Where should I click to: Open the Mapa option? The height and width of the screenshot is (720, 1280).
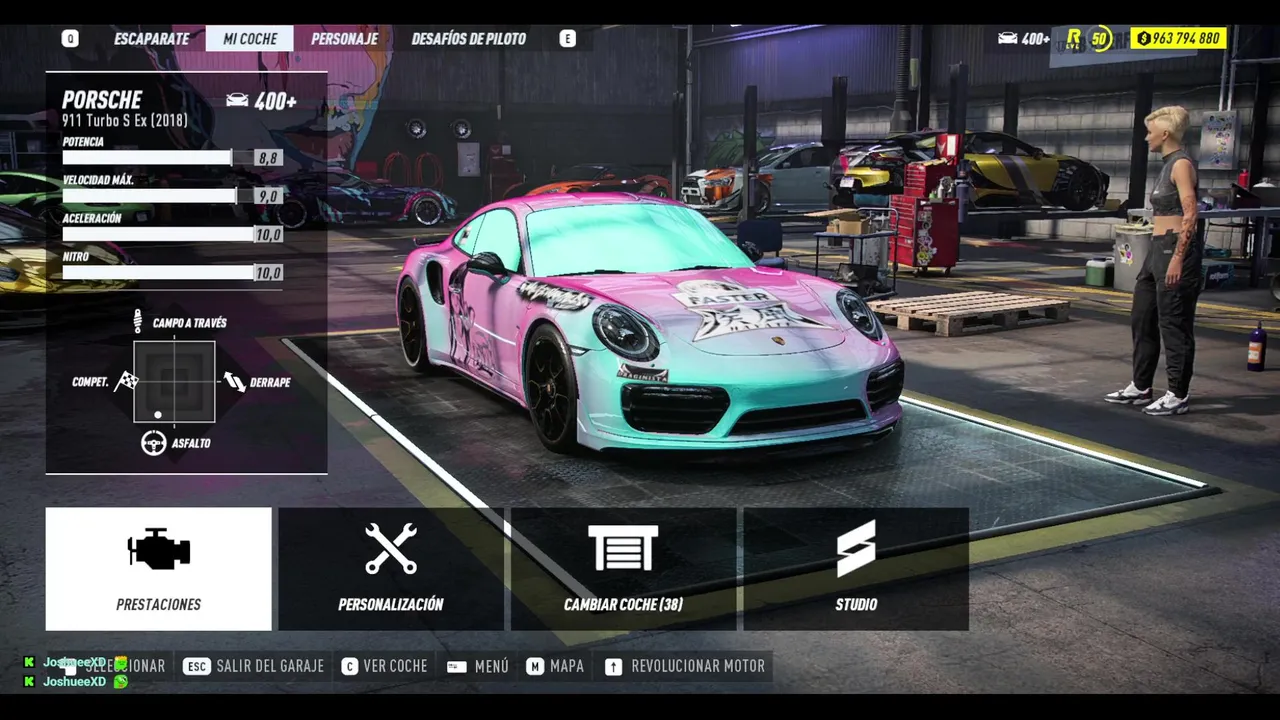point(555,666)
